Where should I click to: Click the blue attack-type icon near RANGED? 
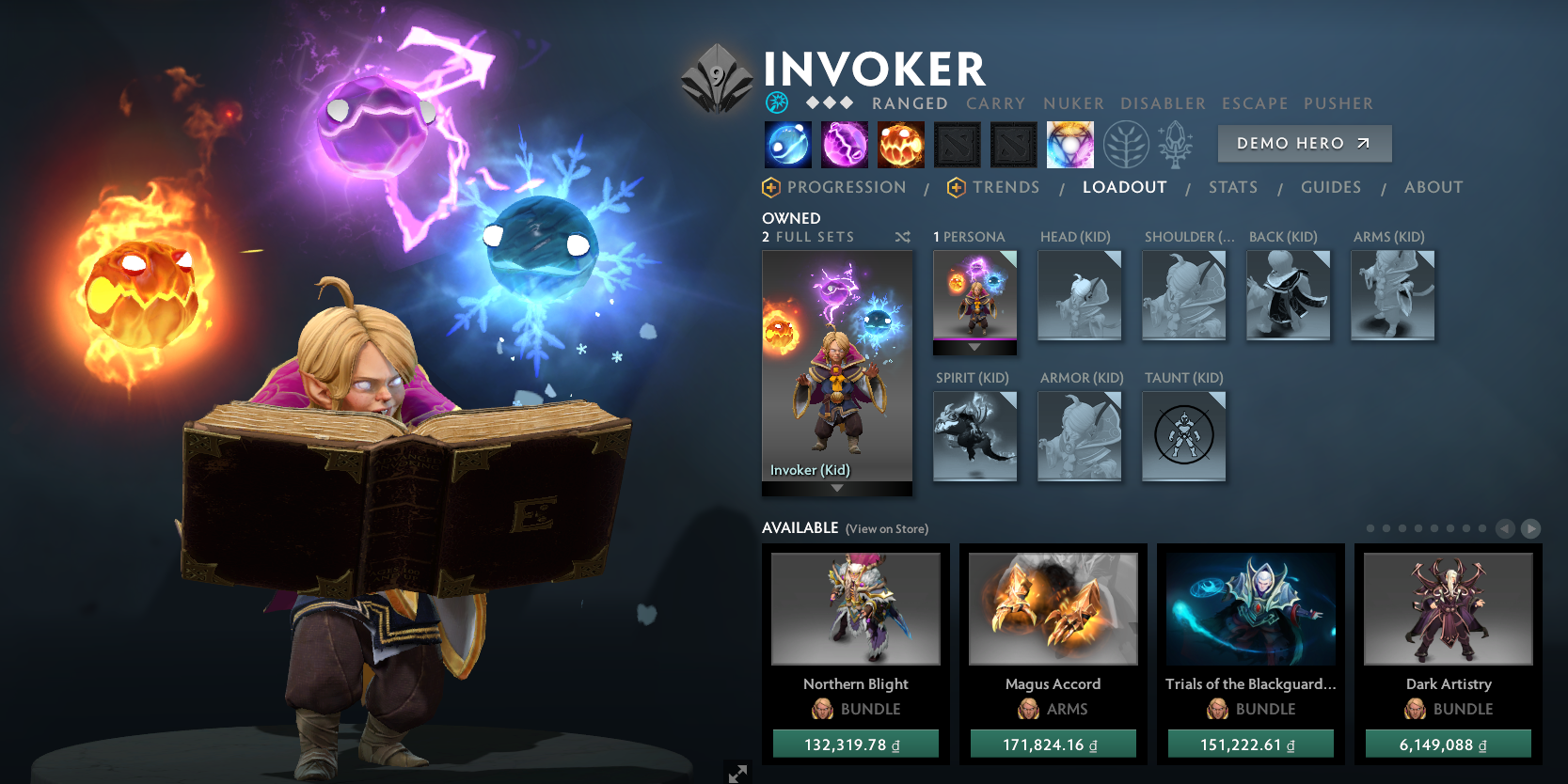click(x=778, y=102)
